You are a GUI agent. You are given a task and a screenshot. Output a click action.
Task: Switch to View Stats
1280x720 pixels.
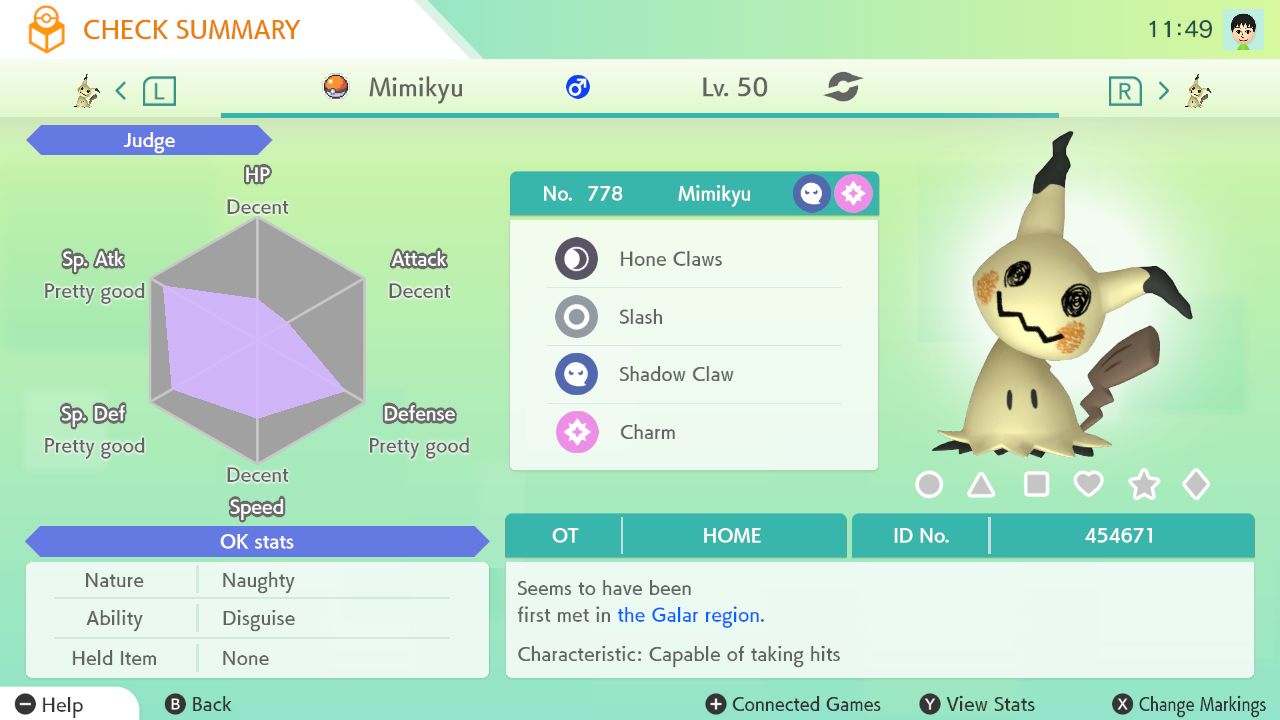coord(977,704)
